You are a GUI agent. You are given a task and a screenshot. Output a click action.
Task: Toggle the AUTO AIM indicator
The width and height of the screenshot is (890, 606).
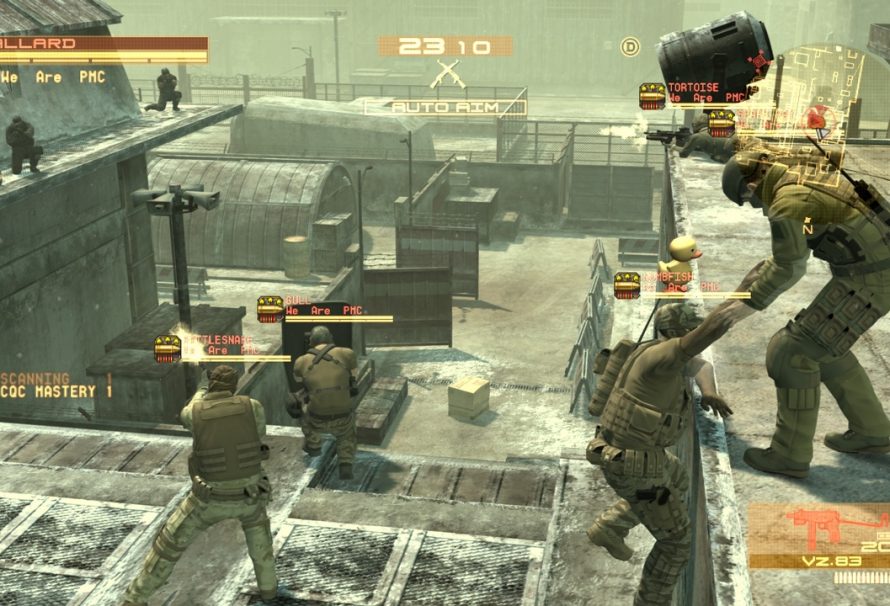tap(444, 106)
